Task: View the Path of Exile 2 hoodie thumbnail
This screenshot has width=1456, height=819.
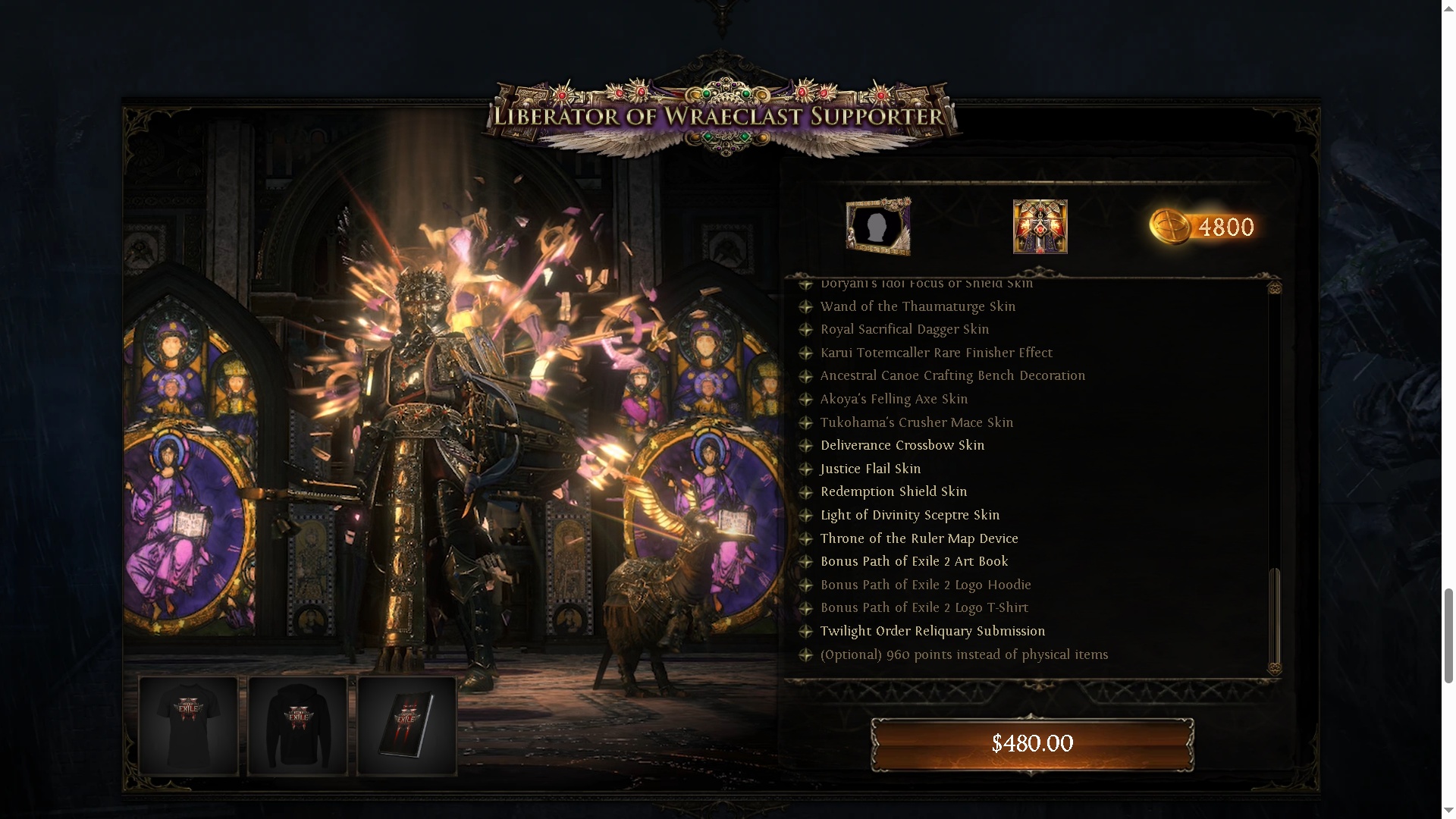Action: pos(297,726)
